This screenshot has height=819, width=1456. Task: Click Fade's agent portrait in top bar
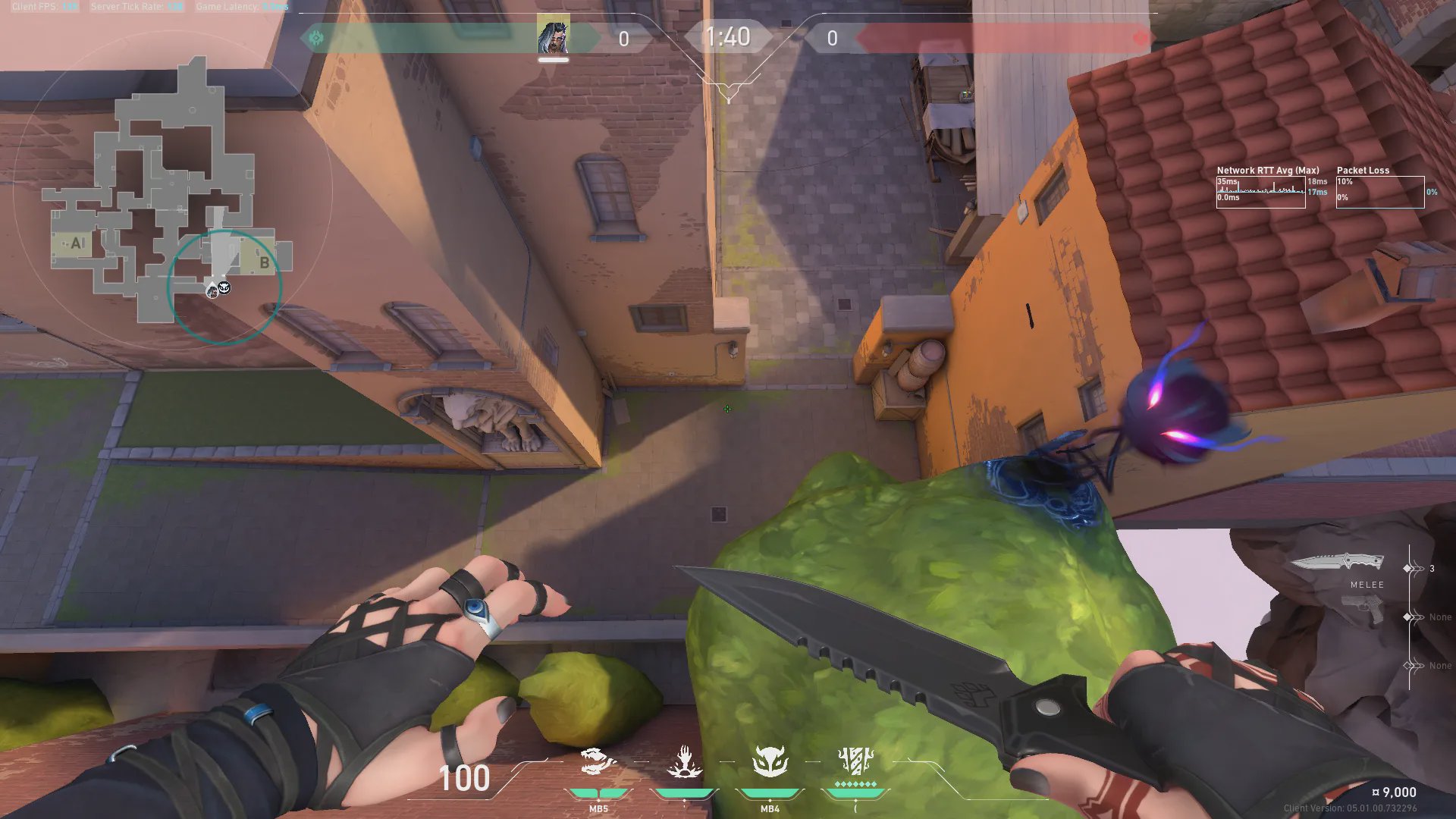pyautogui.click(x=553, y=37)
